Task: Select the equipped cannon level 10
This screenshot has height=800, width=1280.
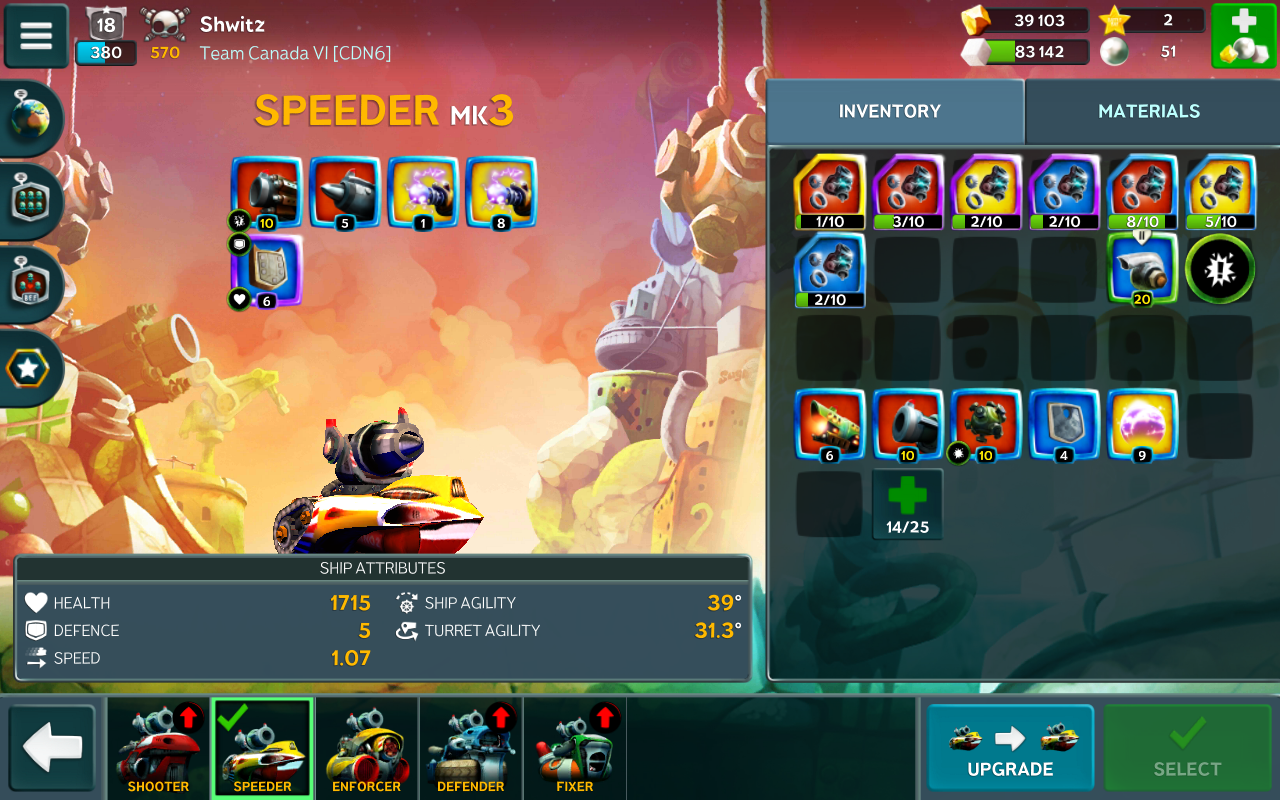Action: (x=266, y=192)
